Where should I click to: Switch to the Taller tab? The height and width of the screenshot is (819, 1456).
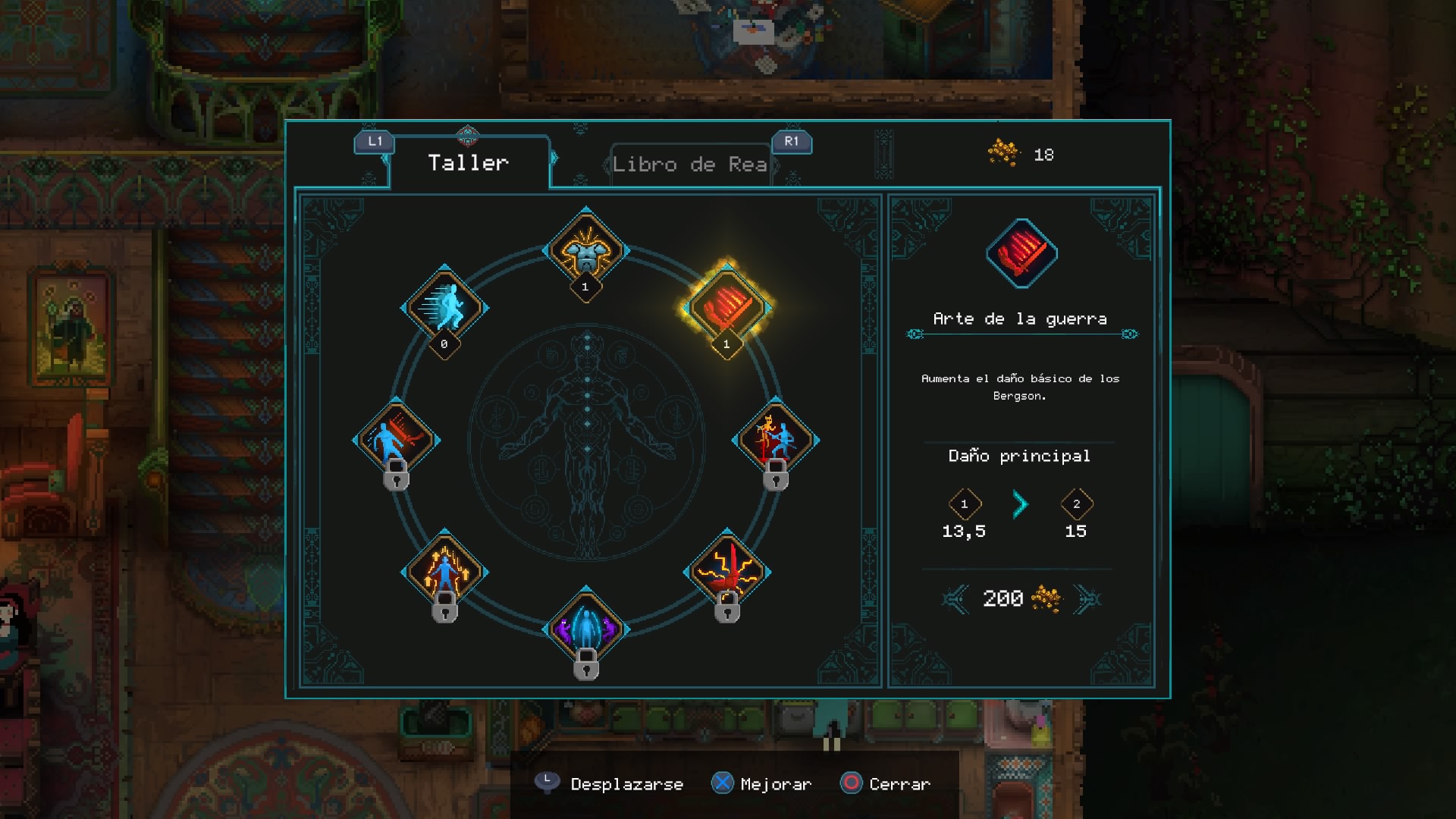point(468,163)
